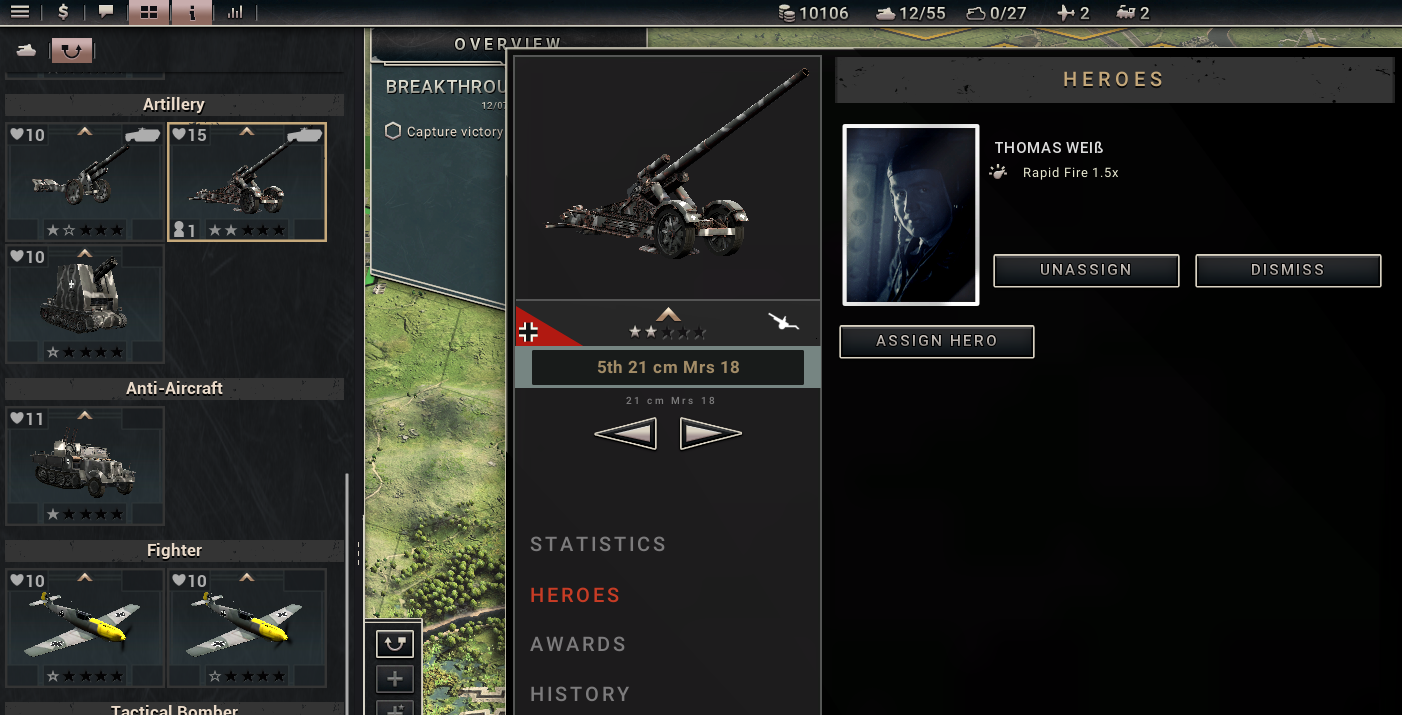Open the speech bubble message log
This screenshot has width=1402, height=715.
(106, 13)
